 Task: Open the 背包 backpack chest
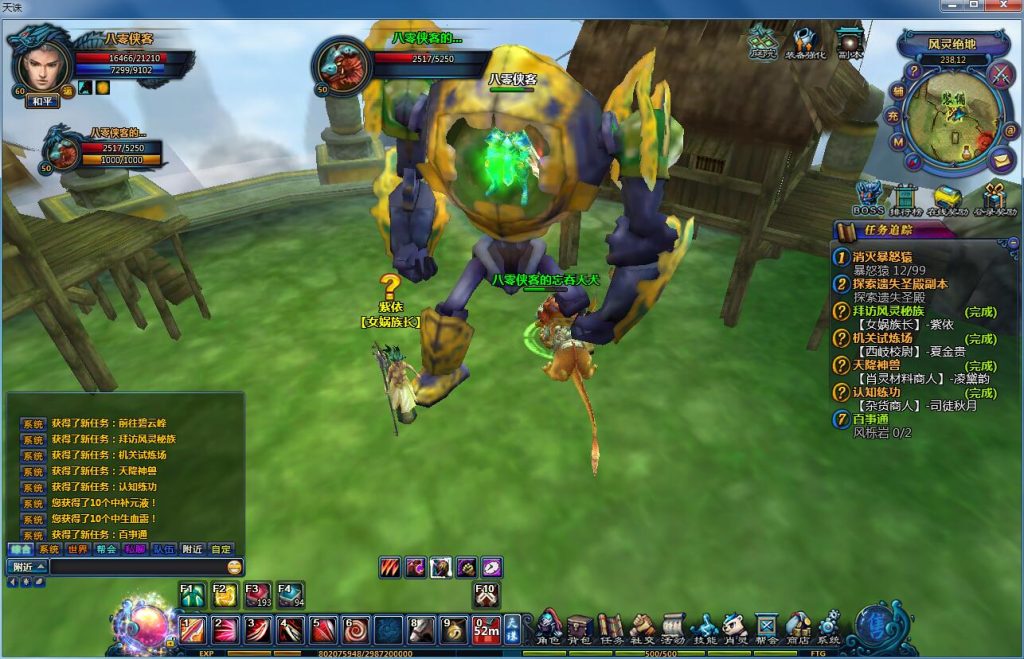[579, 627]
